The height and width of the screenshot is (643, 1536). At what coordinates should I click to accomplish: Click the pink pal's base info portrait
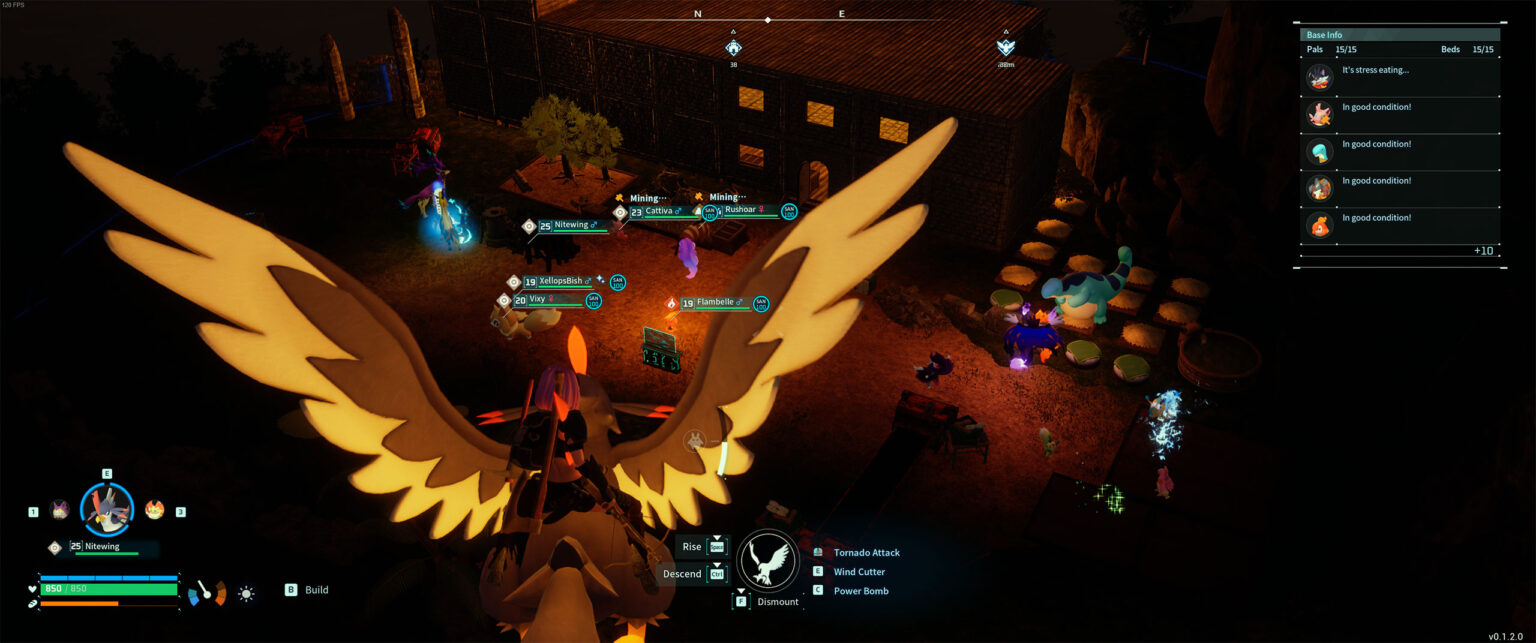(x=1320, y=115)
